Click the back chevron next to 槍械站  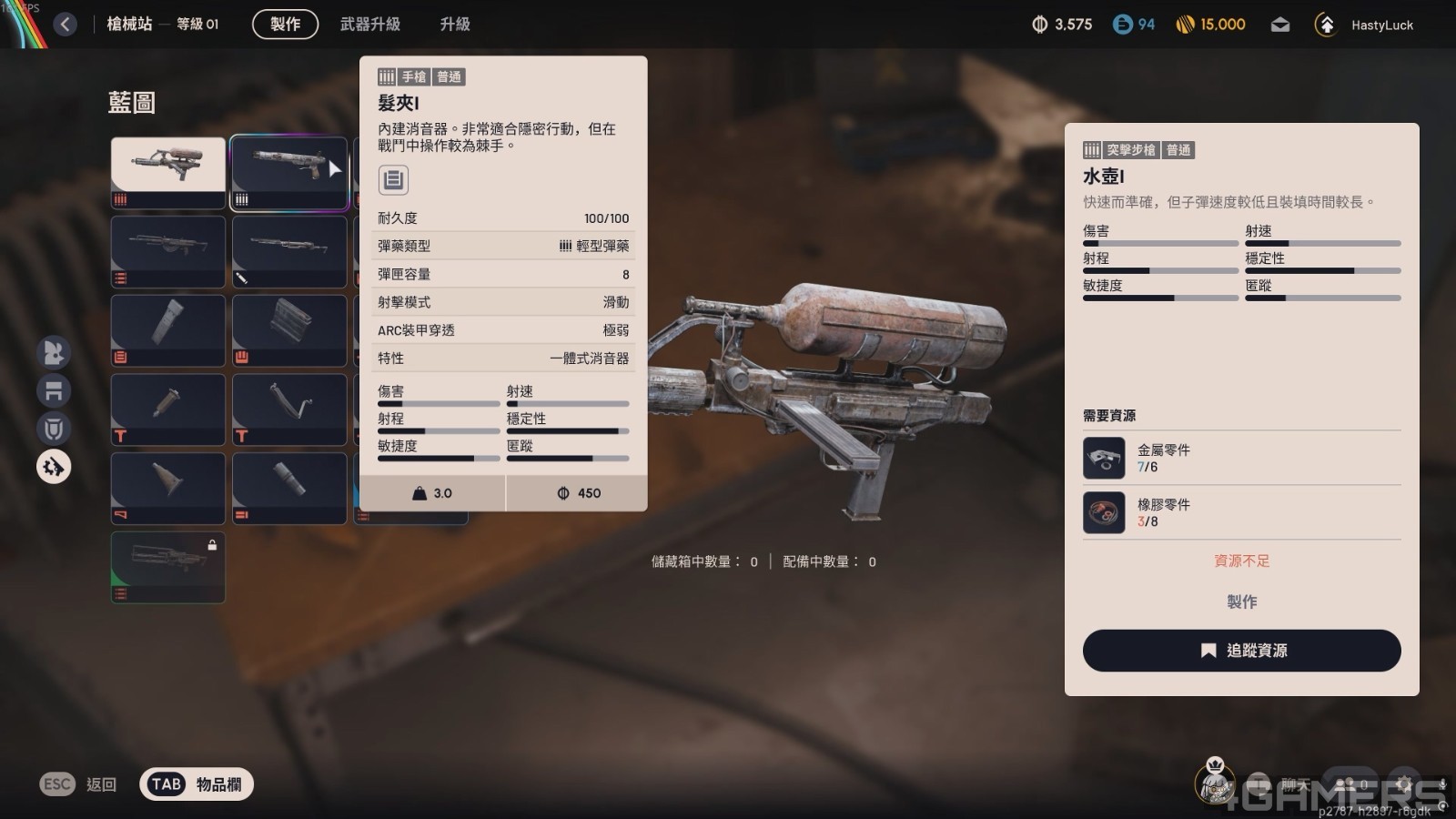(64, 25)
